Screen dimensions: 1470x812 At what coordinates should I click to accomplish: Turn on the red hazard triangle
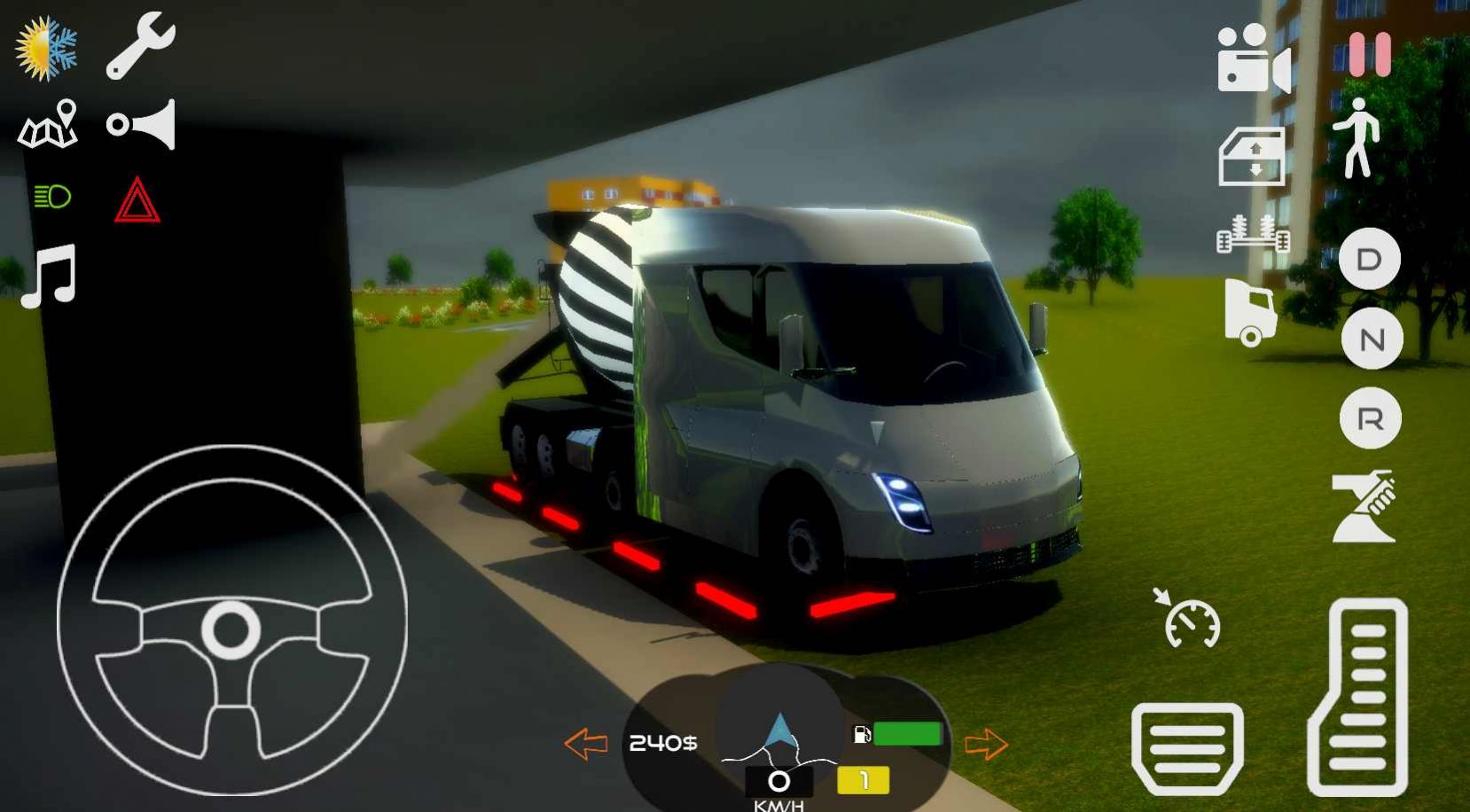137,200
